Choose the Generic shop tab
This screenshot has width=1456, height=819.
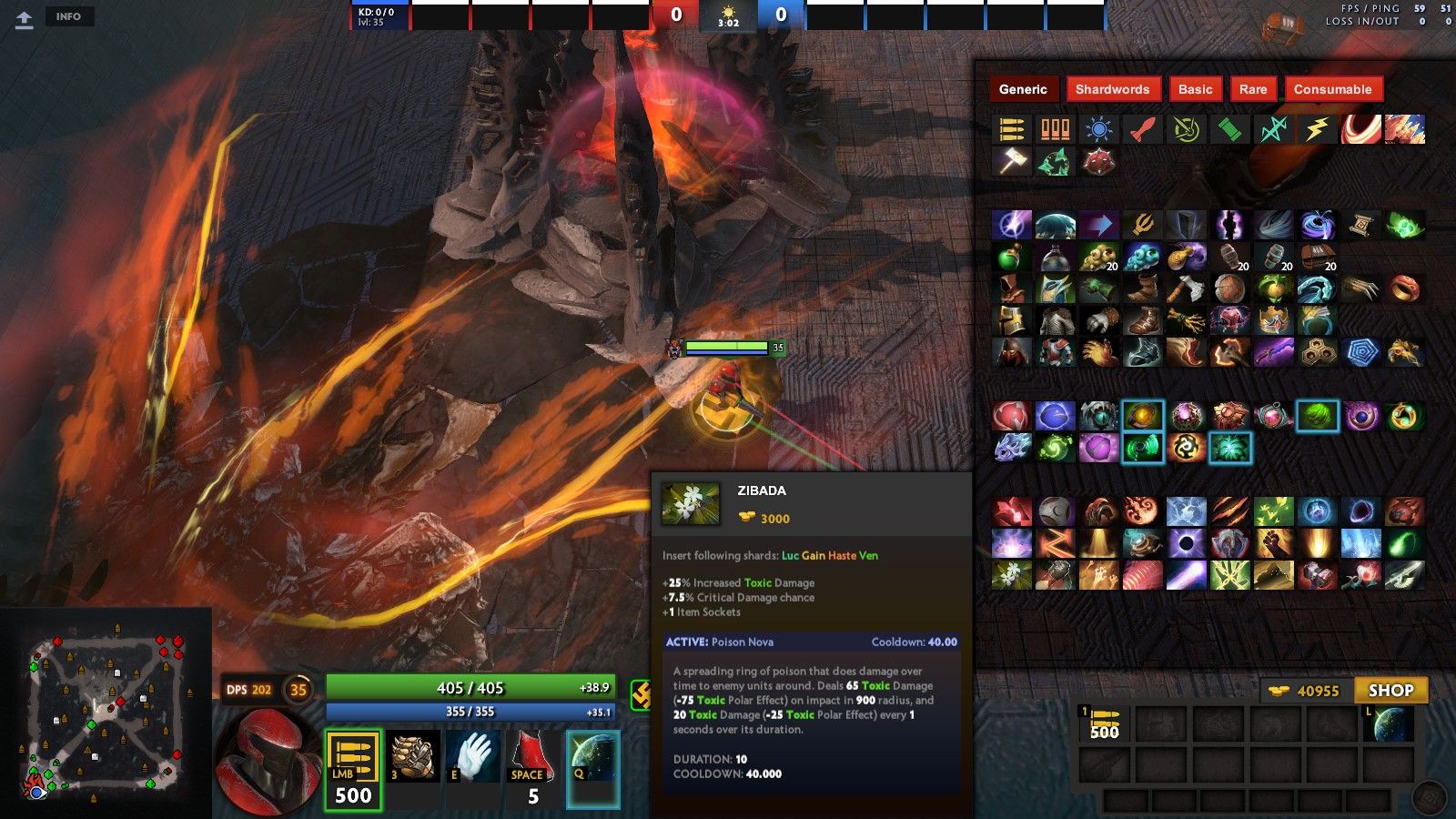click(x=1023, y=89)
